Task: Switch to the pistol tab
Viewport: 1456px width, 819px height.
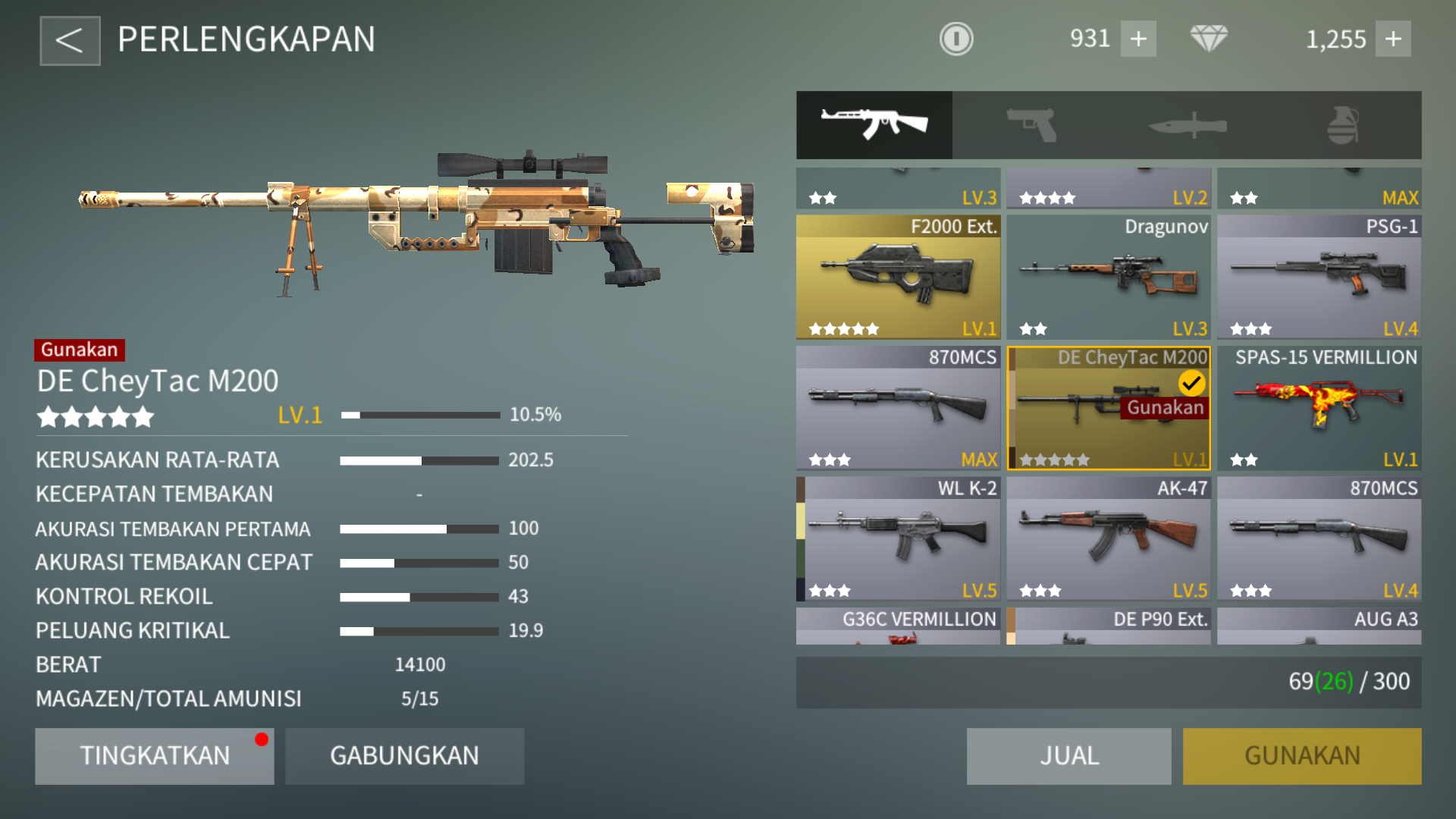Action: [1031, 124]
